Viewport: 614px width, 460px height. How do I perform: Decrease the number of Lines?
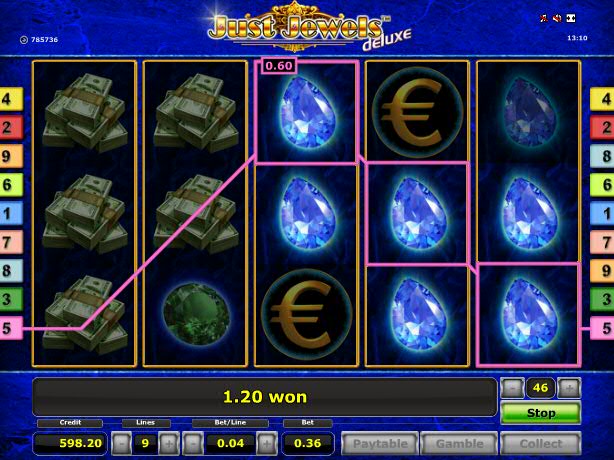coord(121,443)
